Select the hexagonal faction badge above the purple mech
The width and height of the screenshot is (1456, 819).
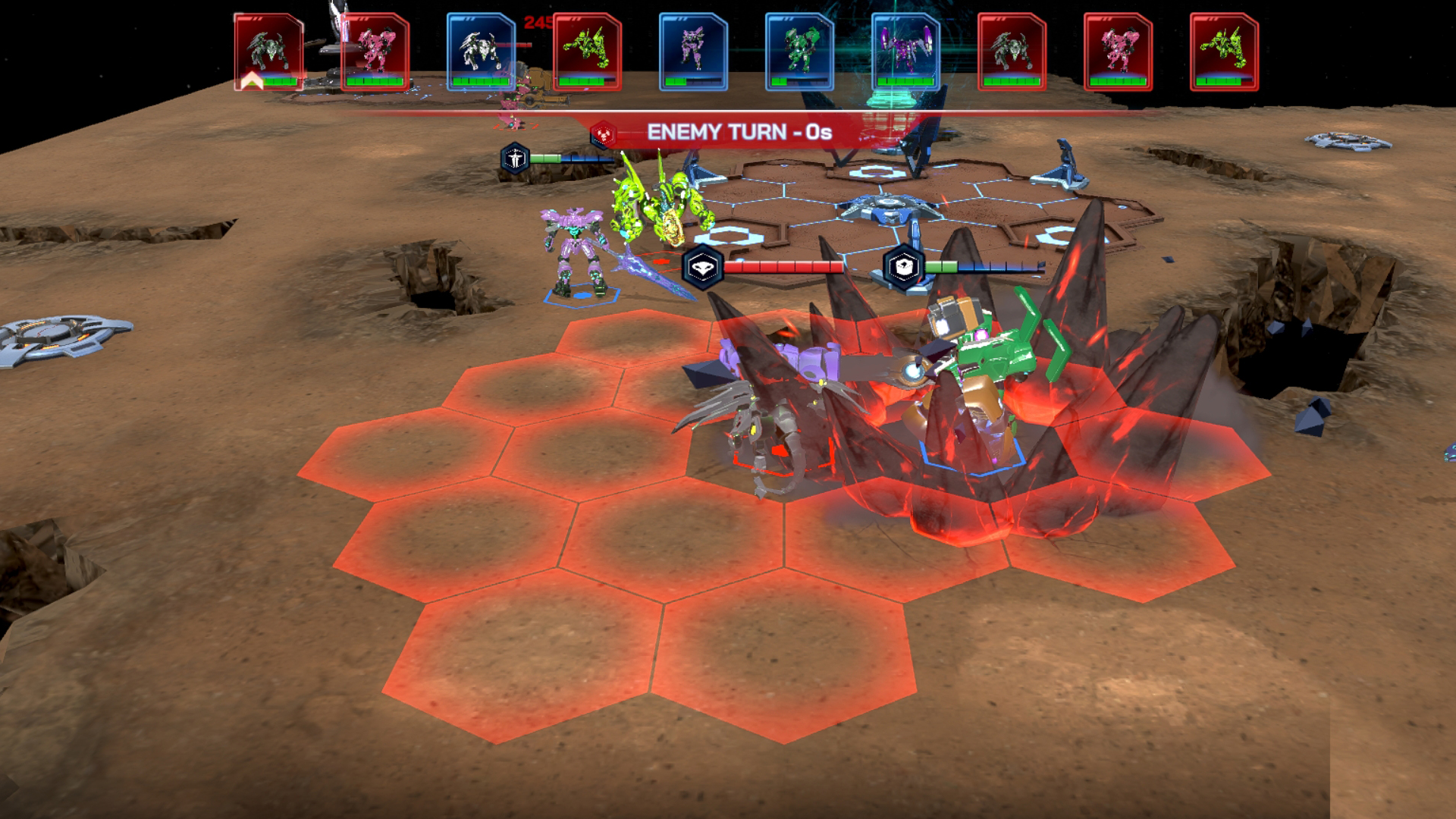514,156
